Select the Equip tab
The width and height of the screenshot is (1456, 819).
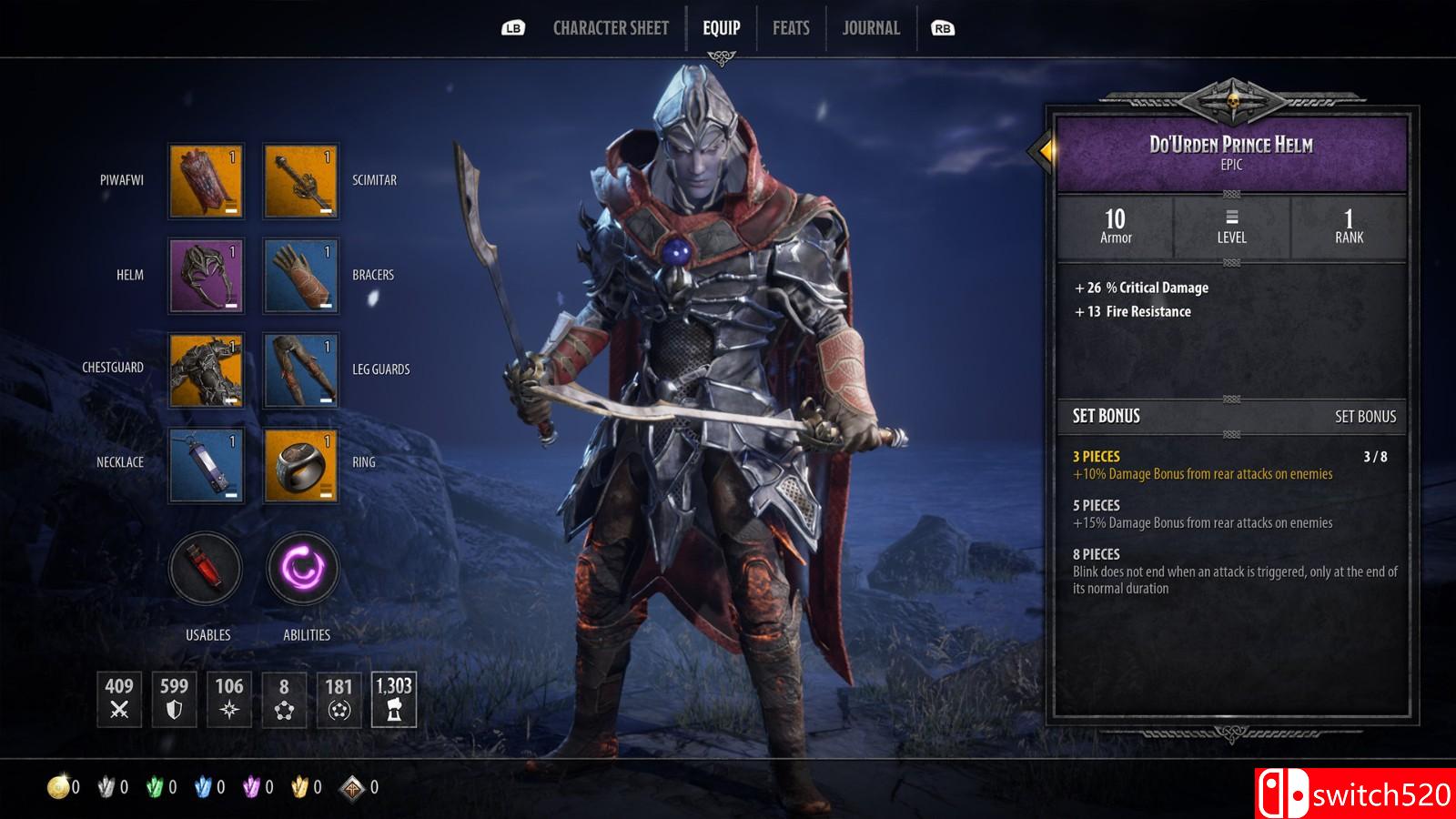click(721, 28)
